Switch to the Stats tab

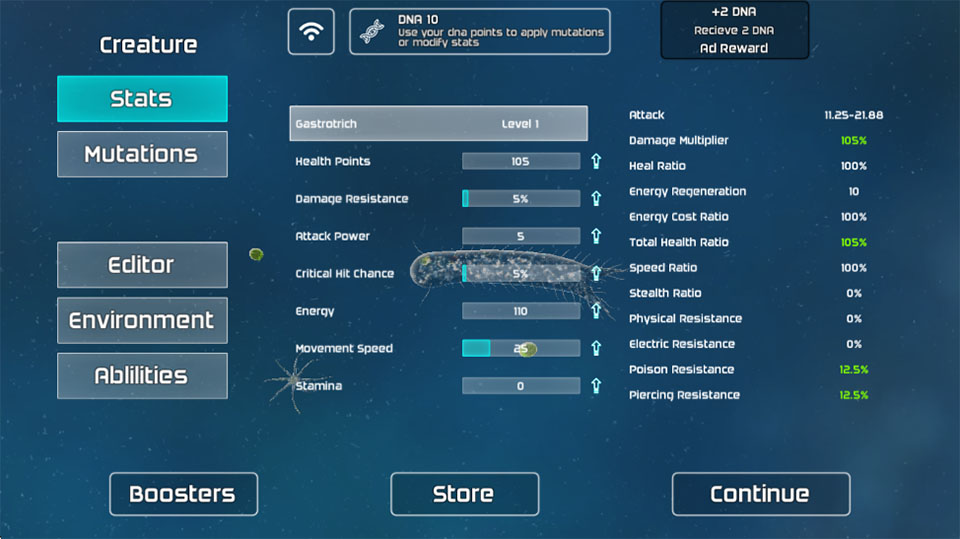pos(142,99)
